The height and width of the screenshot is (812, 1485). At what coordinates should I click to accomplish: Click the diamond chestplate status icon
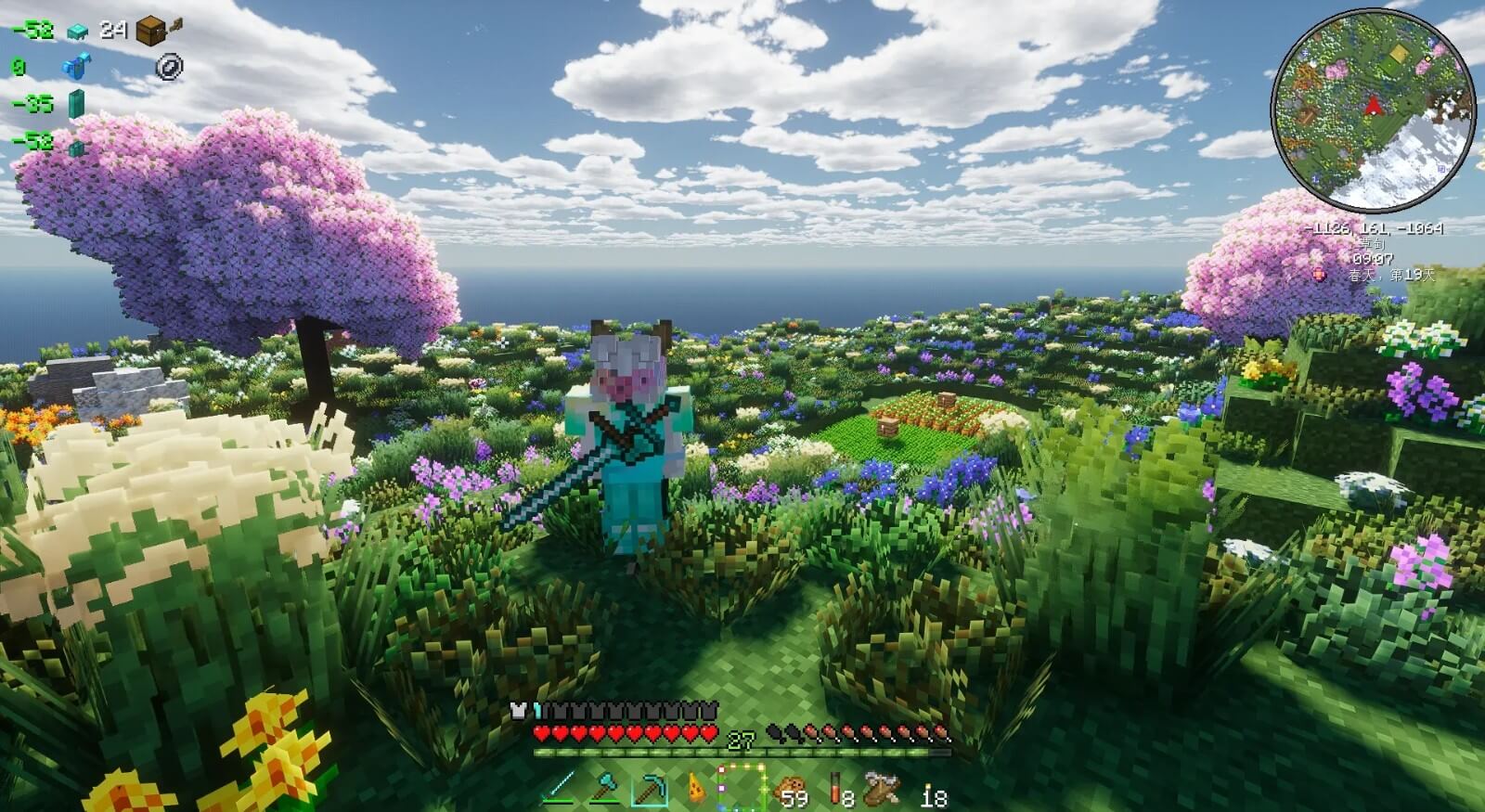(x=74, y=66)
